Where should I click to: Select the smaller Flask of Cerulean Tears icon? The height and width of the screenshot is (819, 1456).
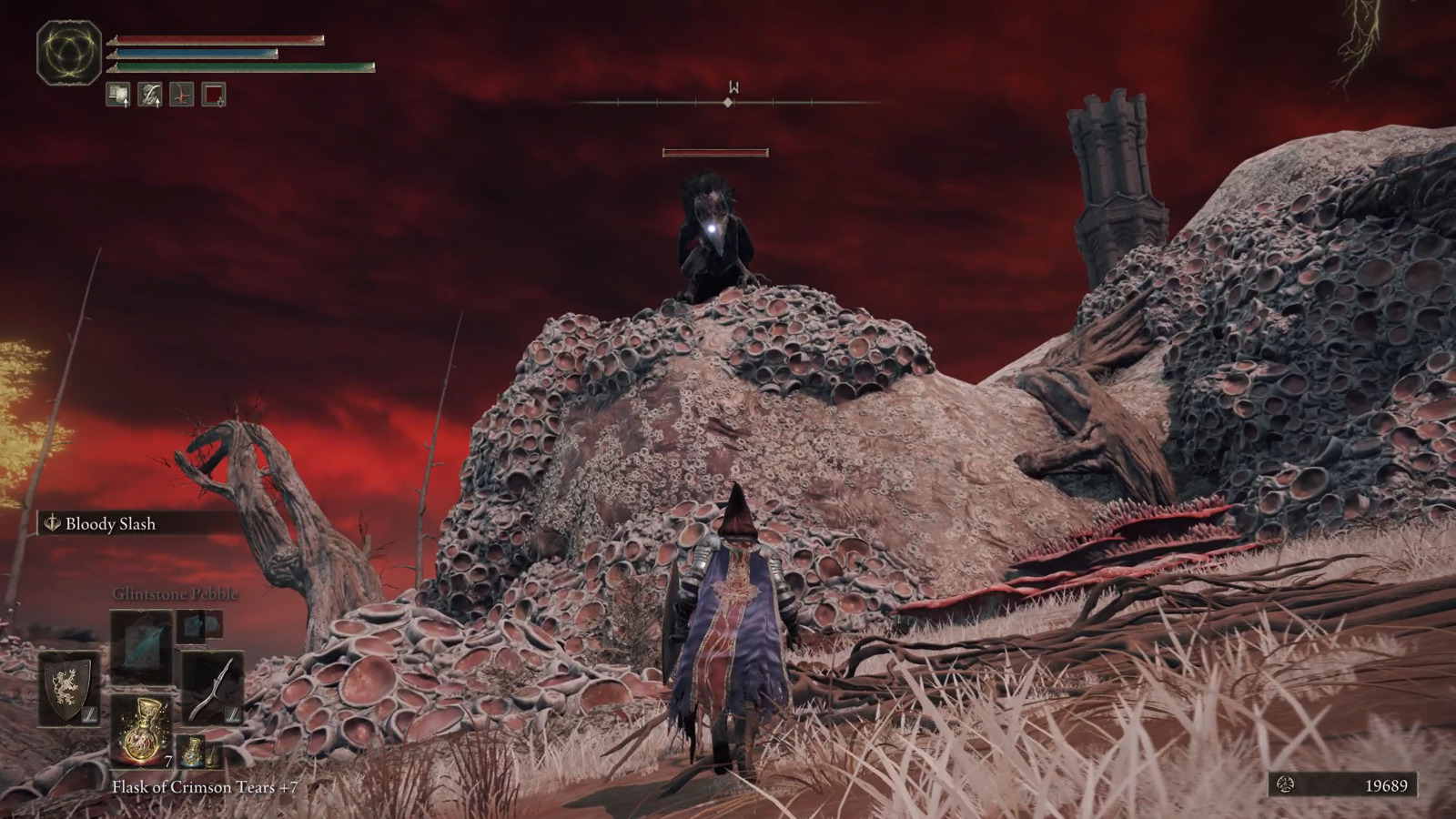tap(193, 752)
